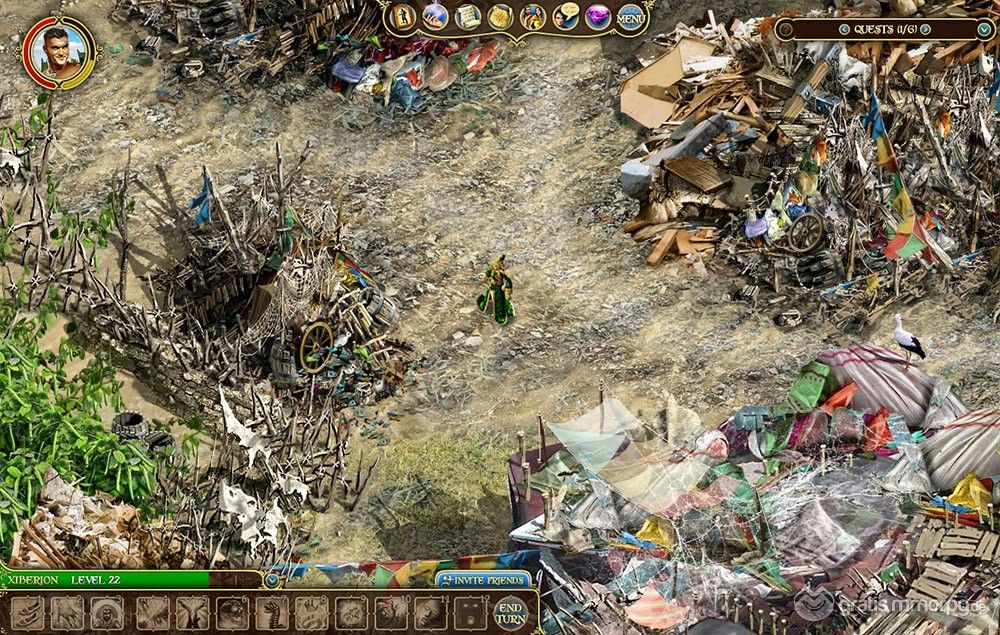This screenshot has height=635, width=1000.
Task: Open the purple gem shop
Action: [x=598, y=17]
